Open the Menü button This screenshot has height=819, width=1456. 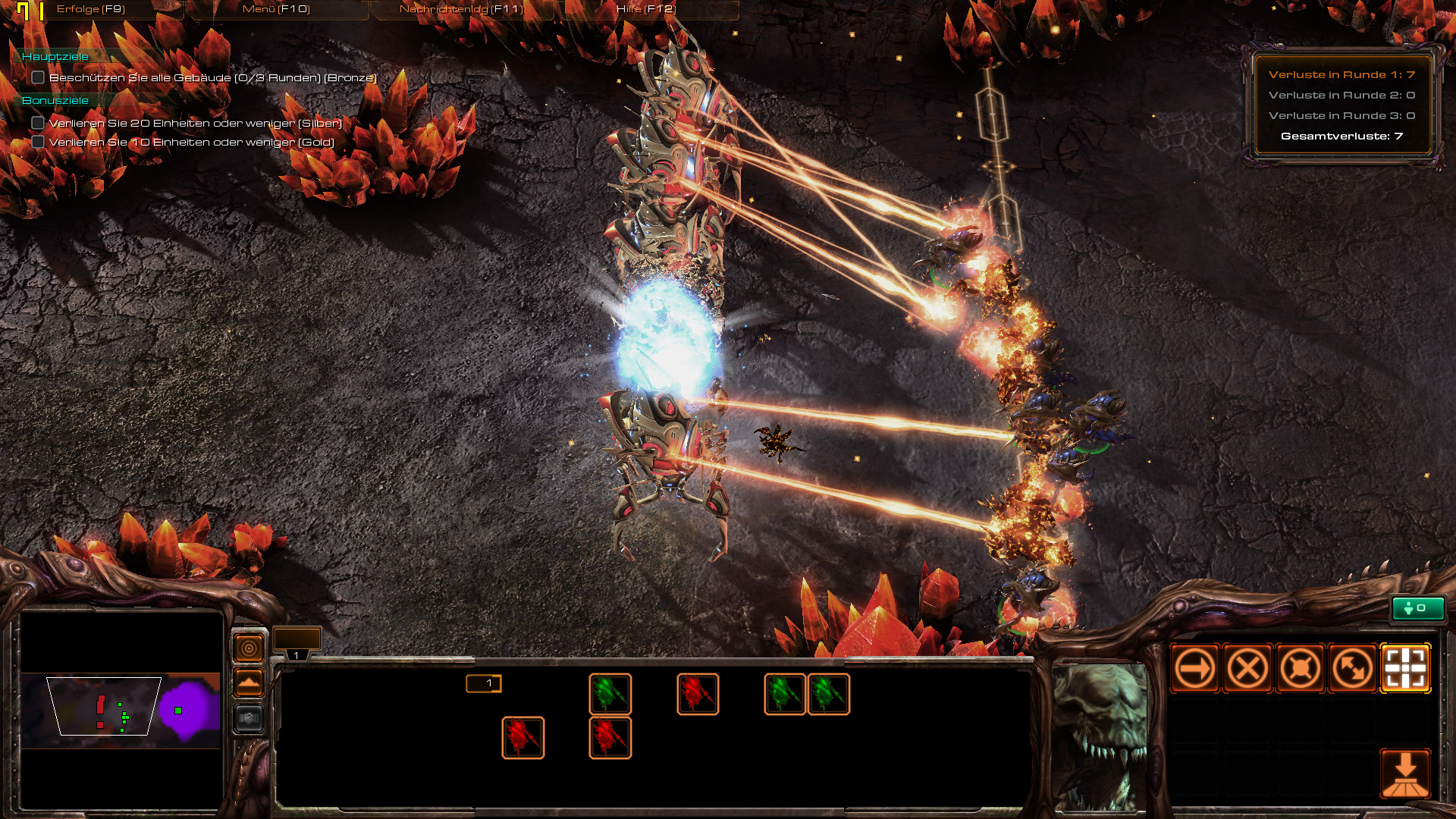pyautogui.click(x=276, y=9)
